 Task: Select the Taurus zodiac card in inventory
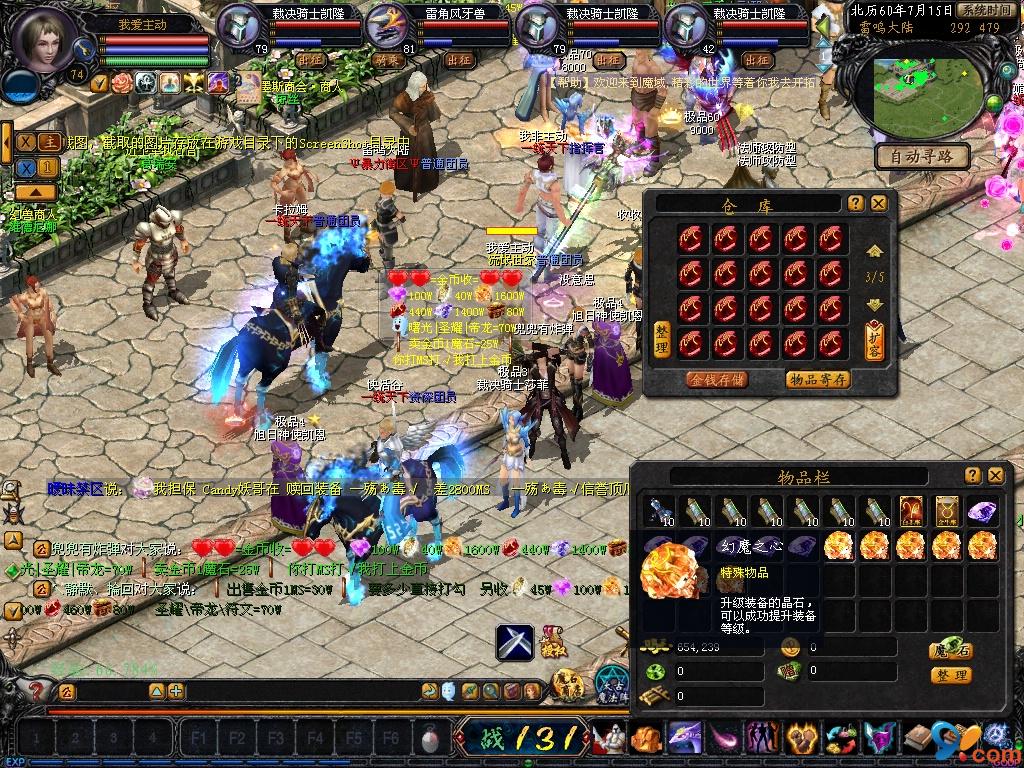click(x=945, y=511)
